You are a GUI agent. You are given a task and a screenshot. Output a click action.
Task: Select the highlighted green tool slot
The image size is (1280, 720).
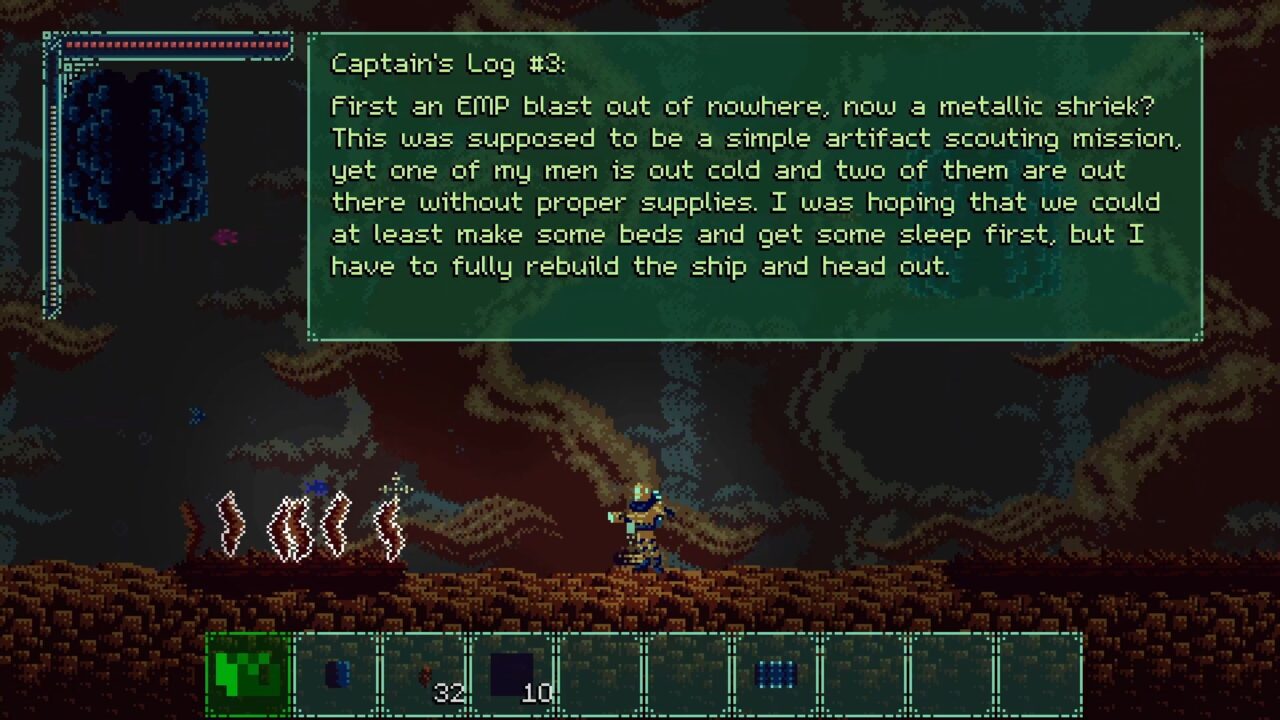(249, 675)
